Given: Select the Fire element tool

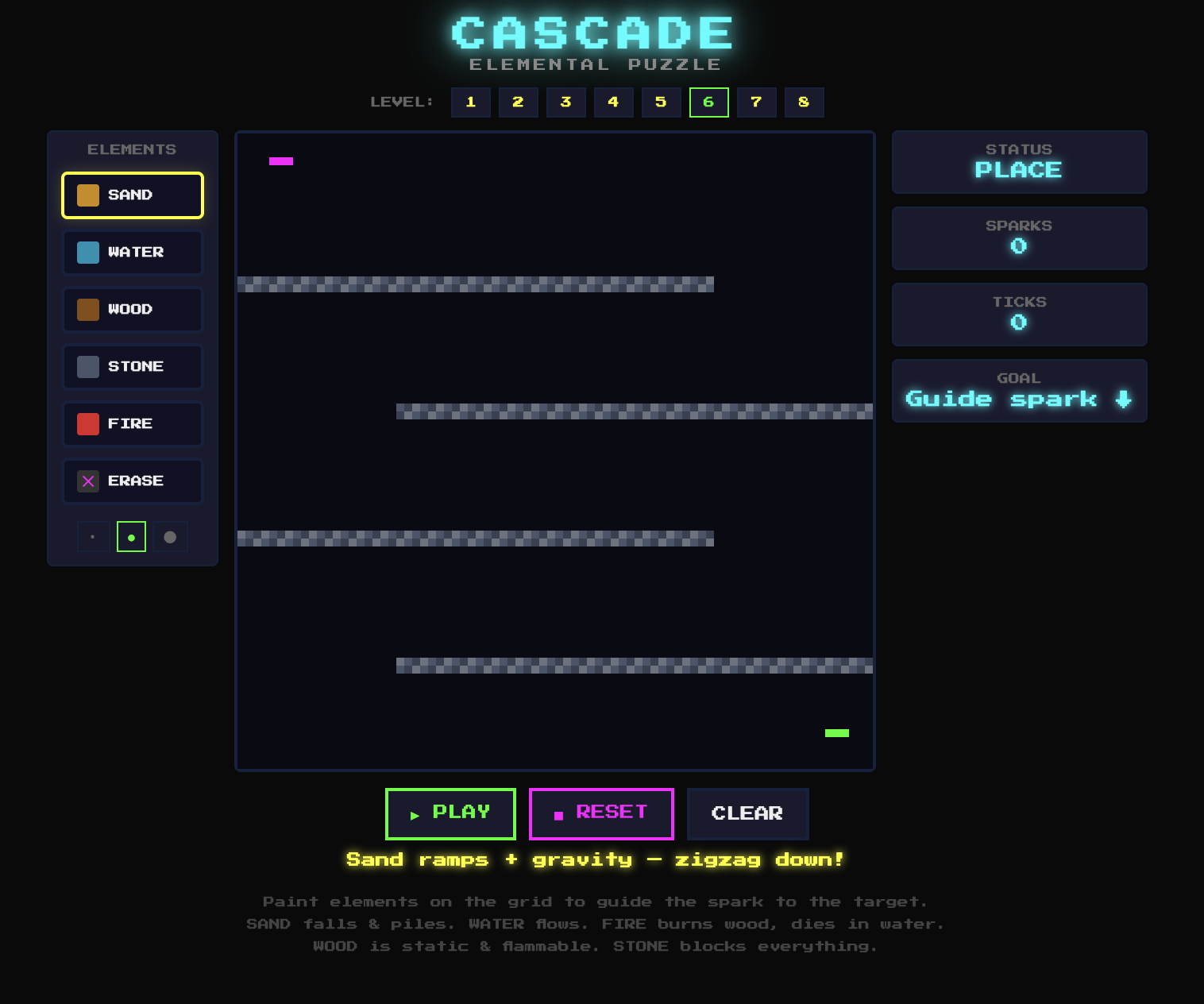Looking at the screenshot, I should [x=132, y=423].
